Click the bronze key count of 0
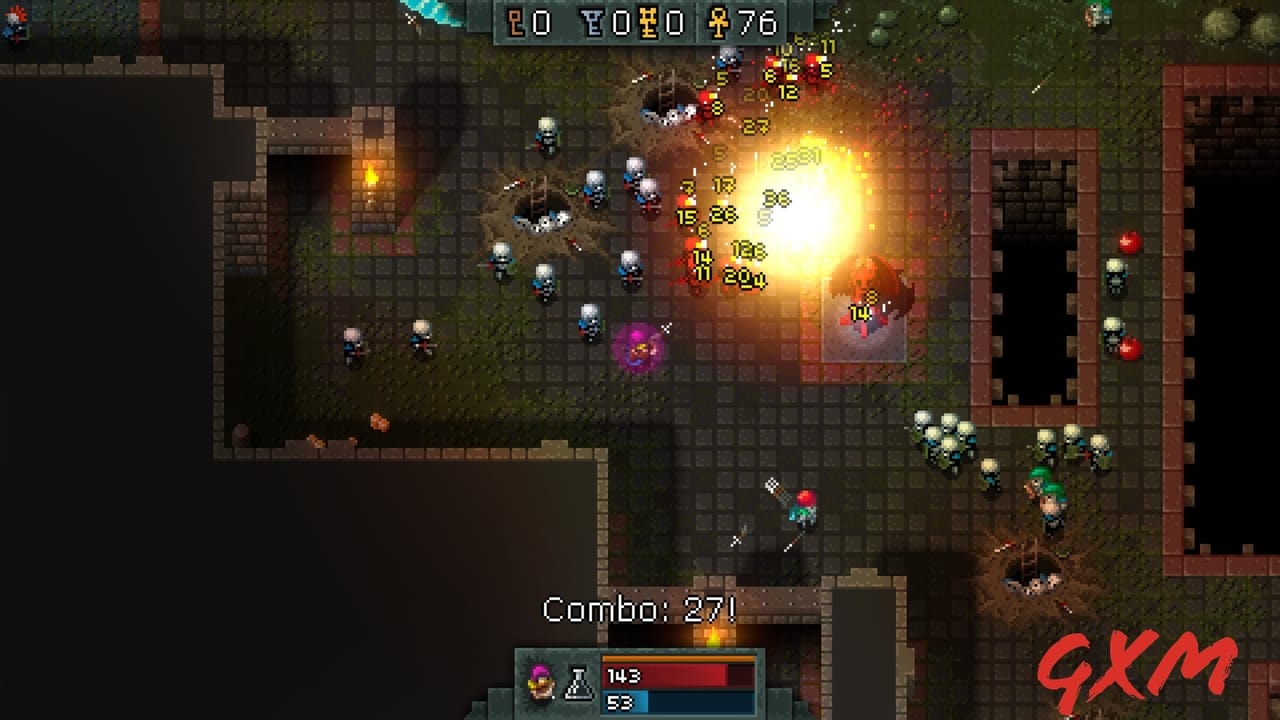 click(540, 23)
